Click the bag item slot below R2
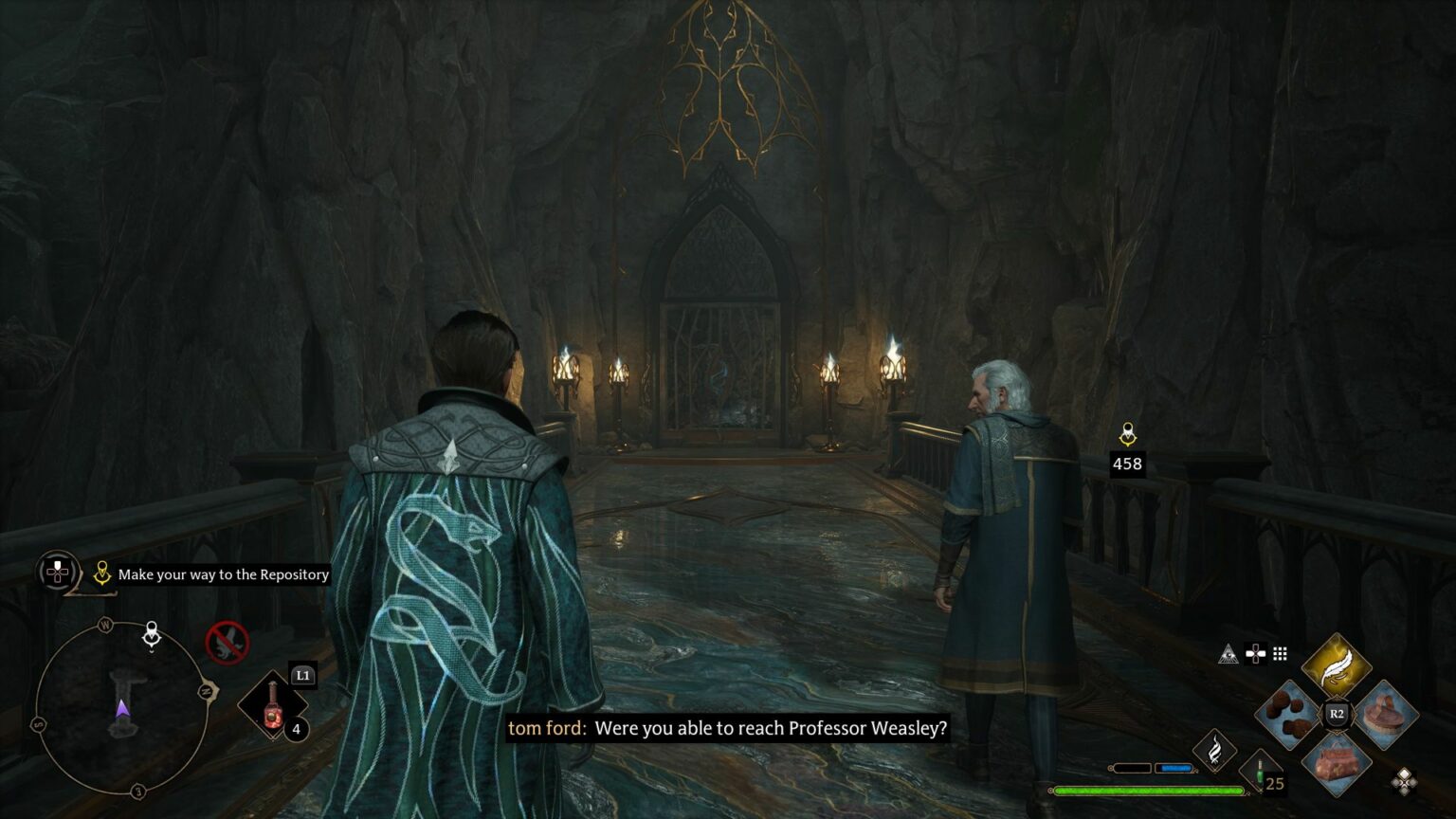 coord(1336,765)
